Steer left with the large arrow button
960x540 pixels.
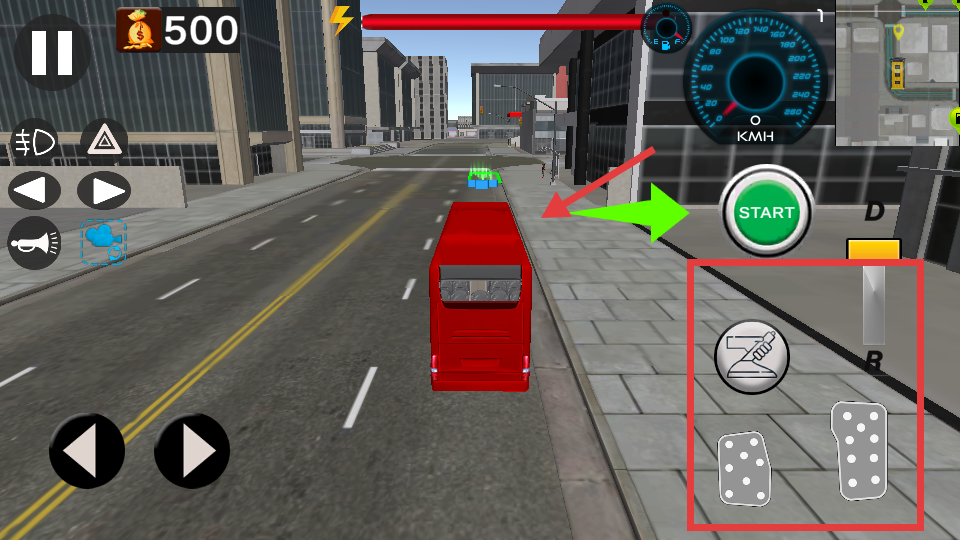tap(87, 451)
